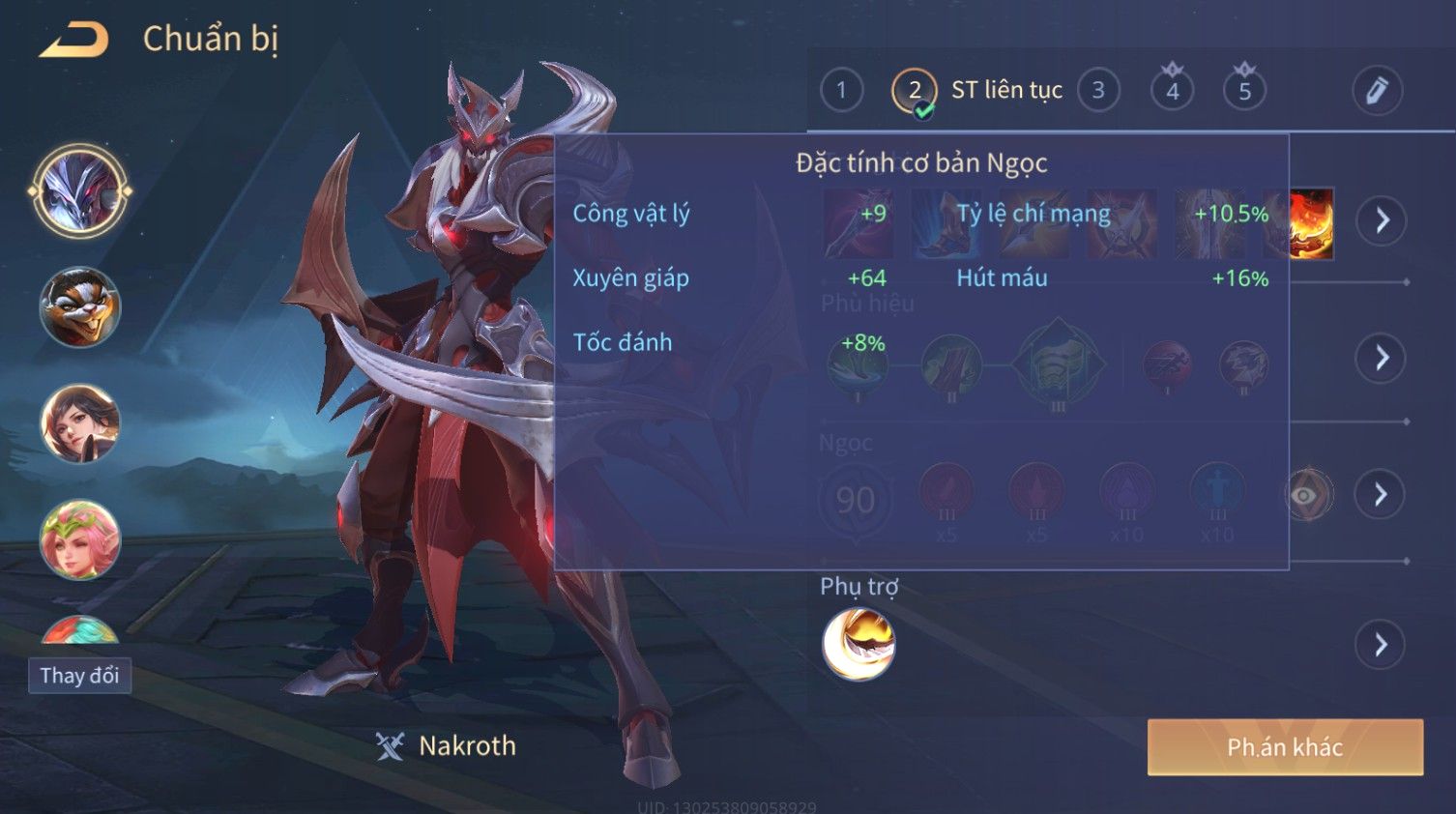Choose the raccoon hero portrait
The height and width of the screenshot is (814, 1456).
[x=79, y=307]
